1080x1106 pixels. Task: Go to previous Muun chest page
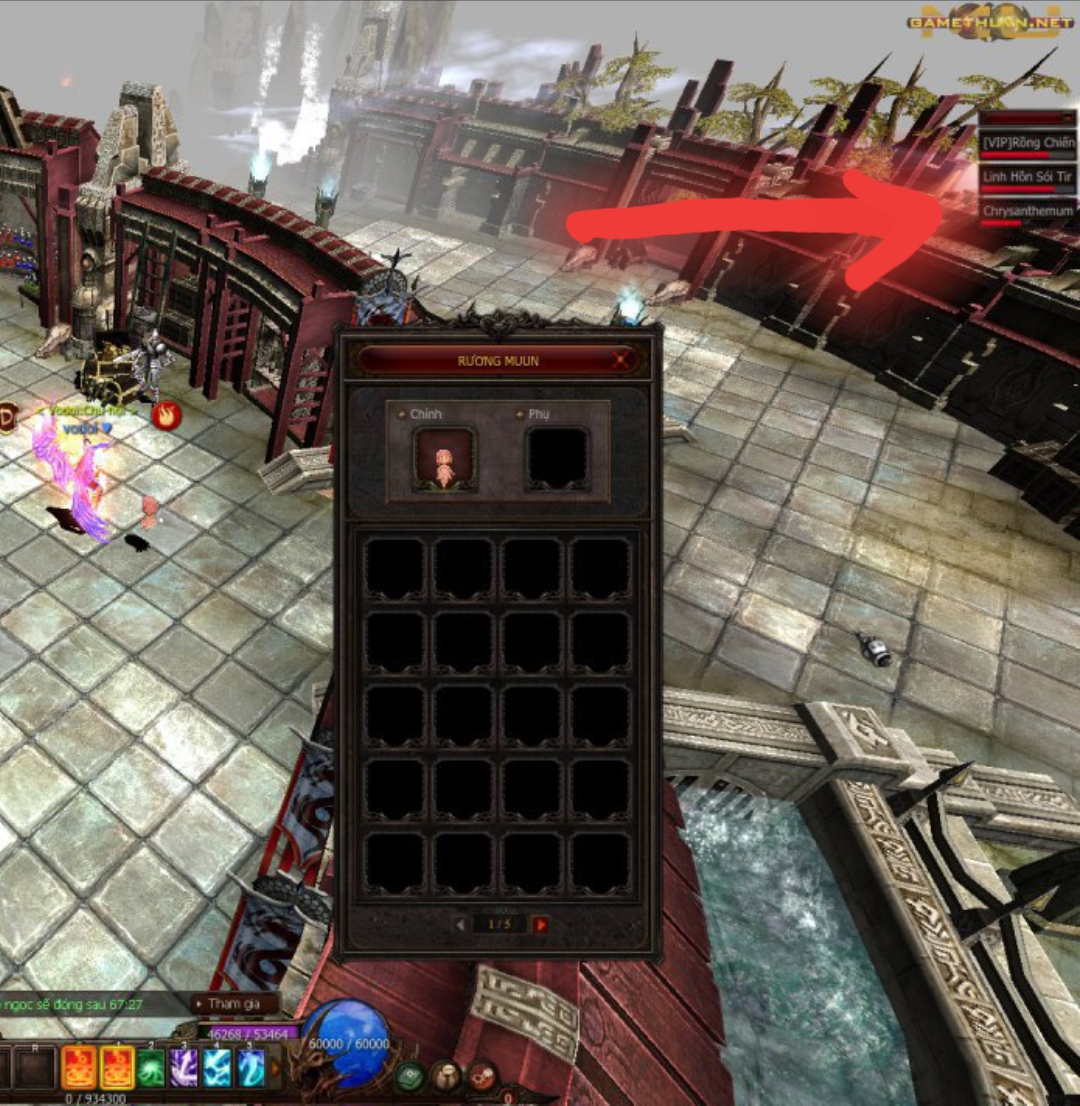[x=460, y=925]
